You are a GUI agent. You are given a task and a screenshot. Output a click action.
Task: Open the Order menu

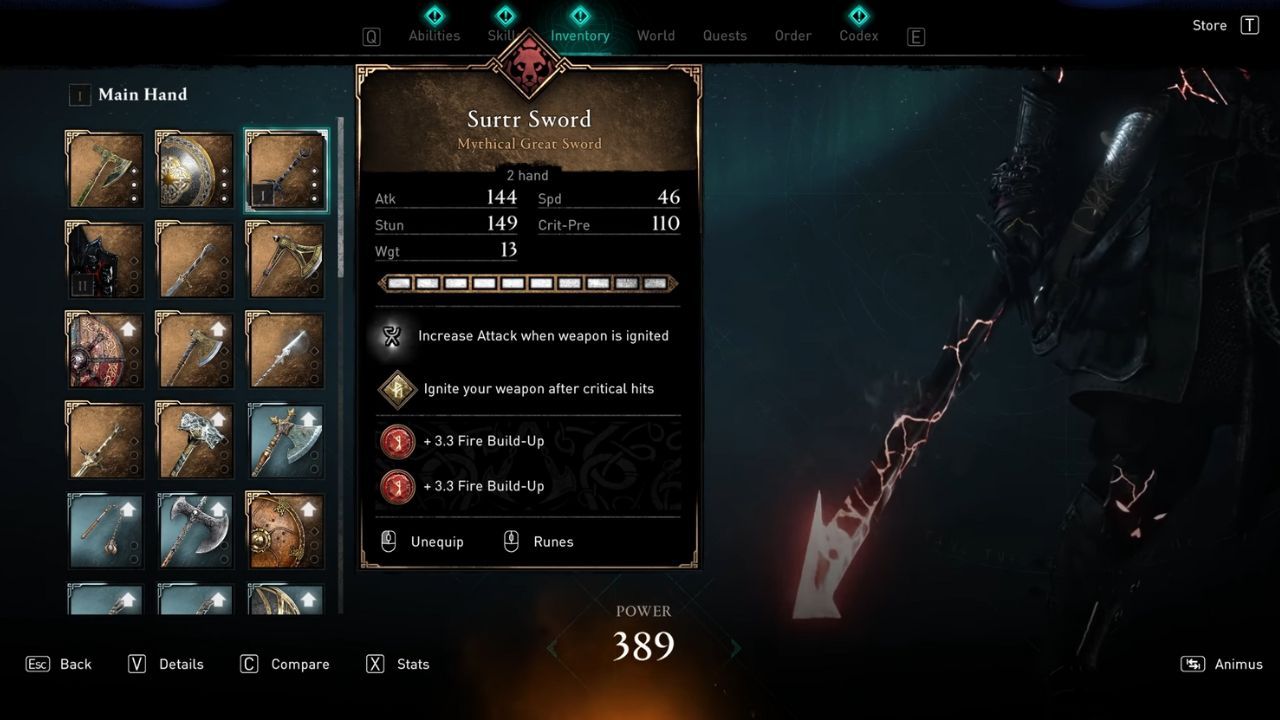click(x=792, y=35)
